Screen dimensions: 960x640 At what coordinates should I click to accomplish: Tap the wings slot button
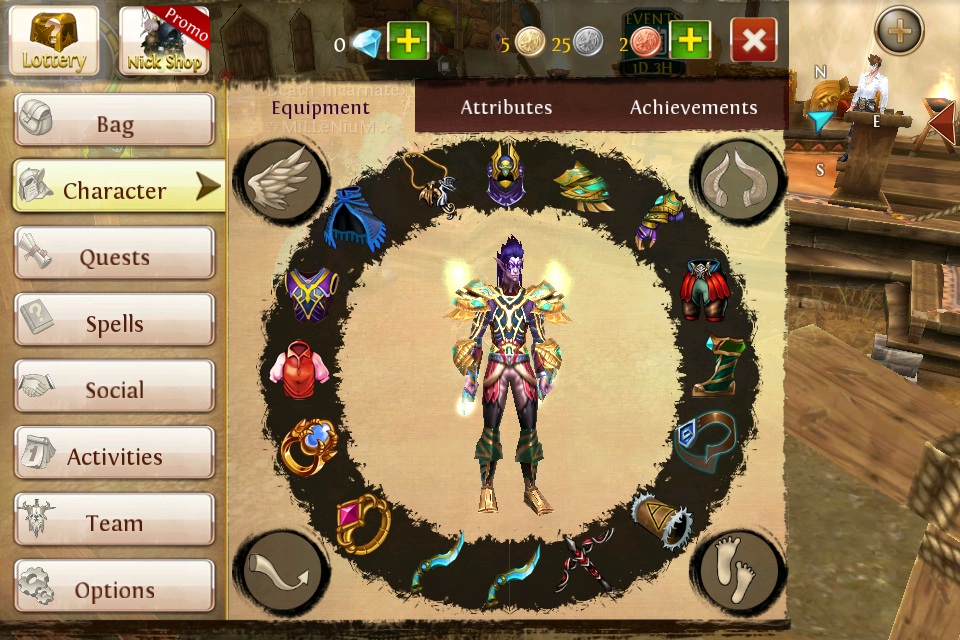[x=283, y=180]
